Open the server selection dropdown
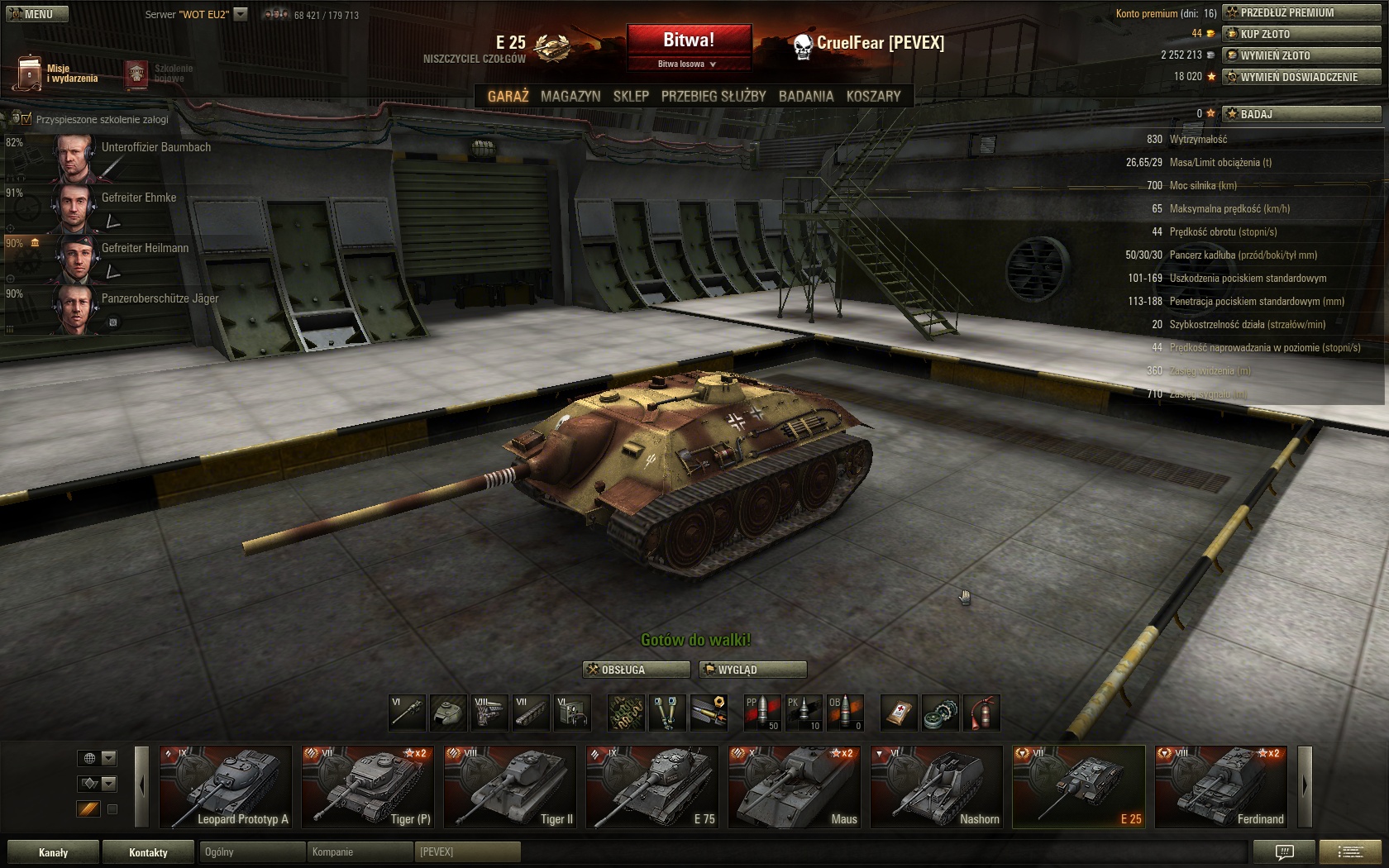 pos(241,14)
